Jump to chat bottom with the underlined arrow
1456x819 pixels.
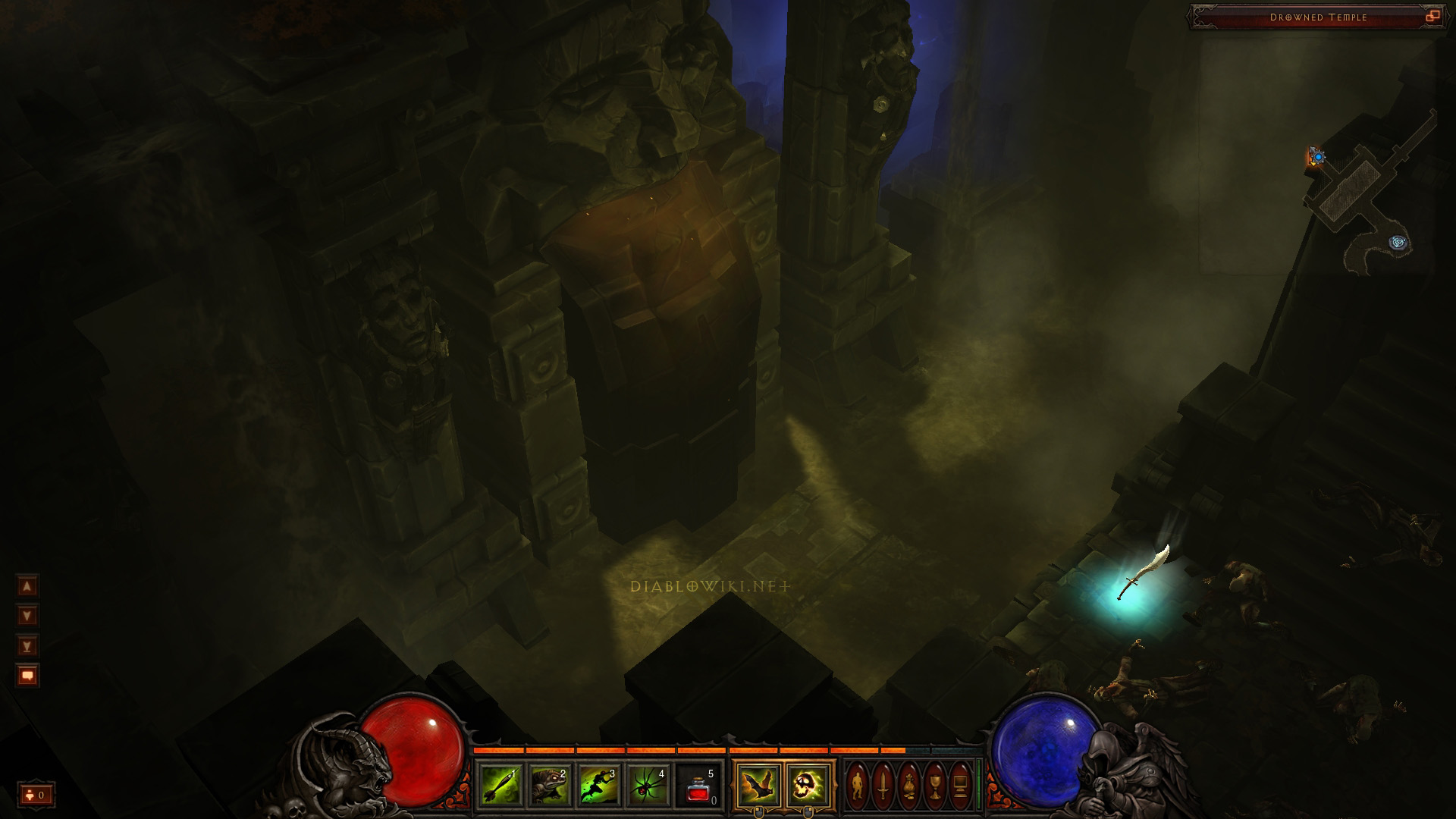28,645
